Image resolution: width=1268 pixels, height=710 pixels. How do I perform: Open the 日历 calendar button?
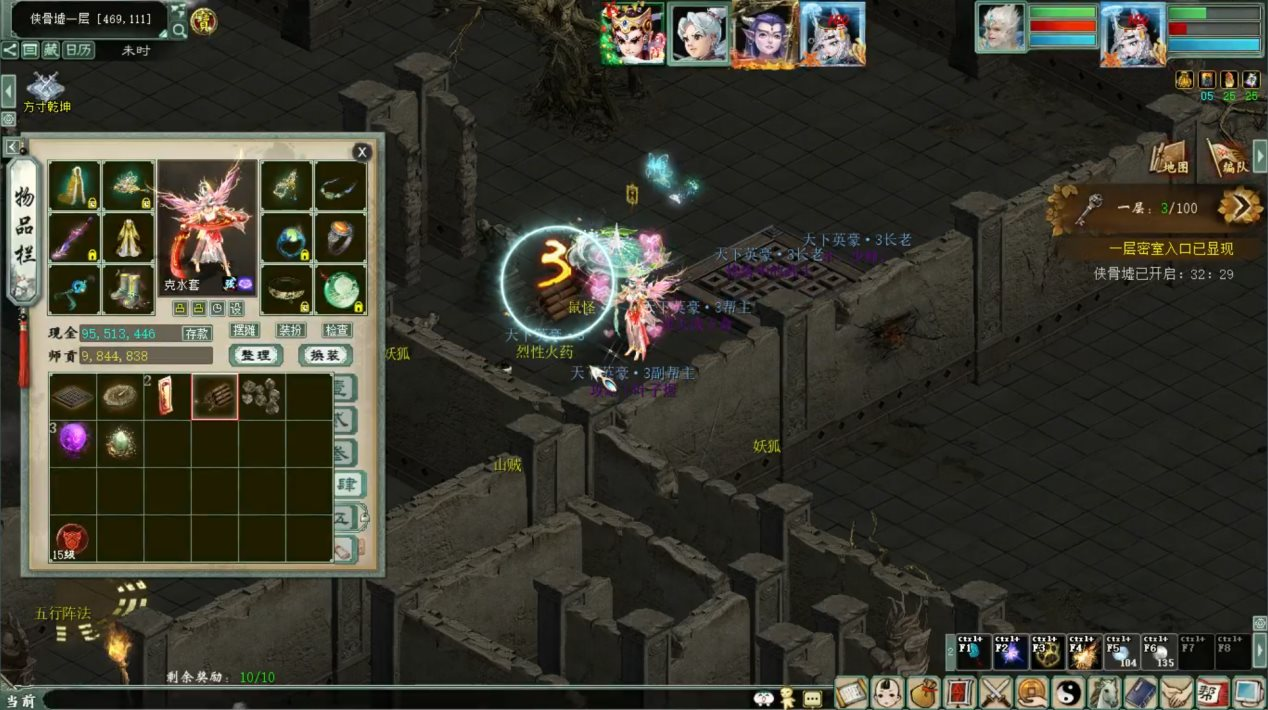79,50
